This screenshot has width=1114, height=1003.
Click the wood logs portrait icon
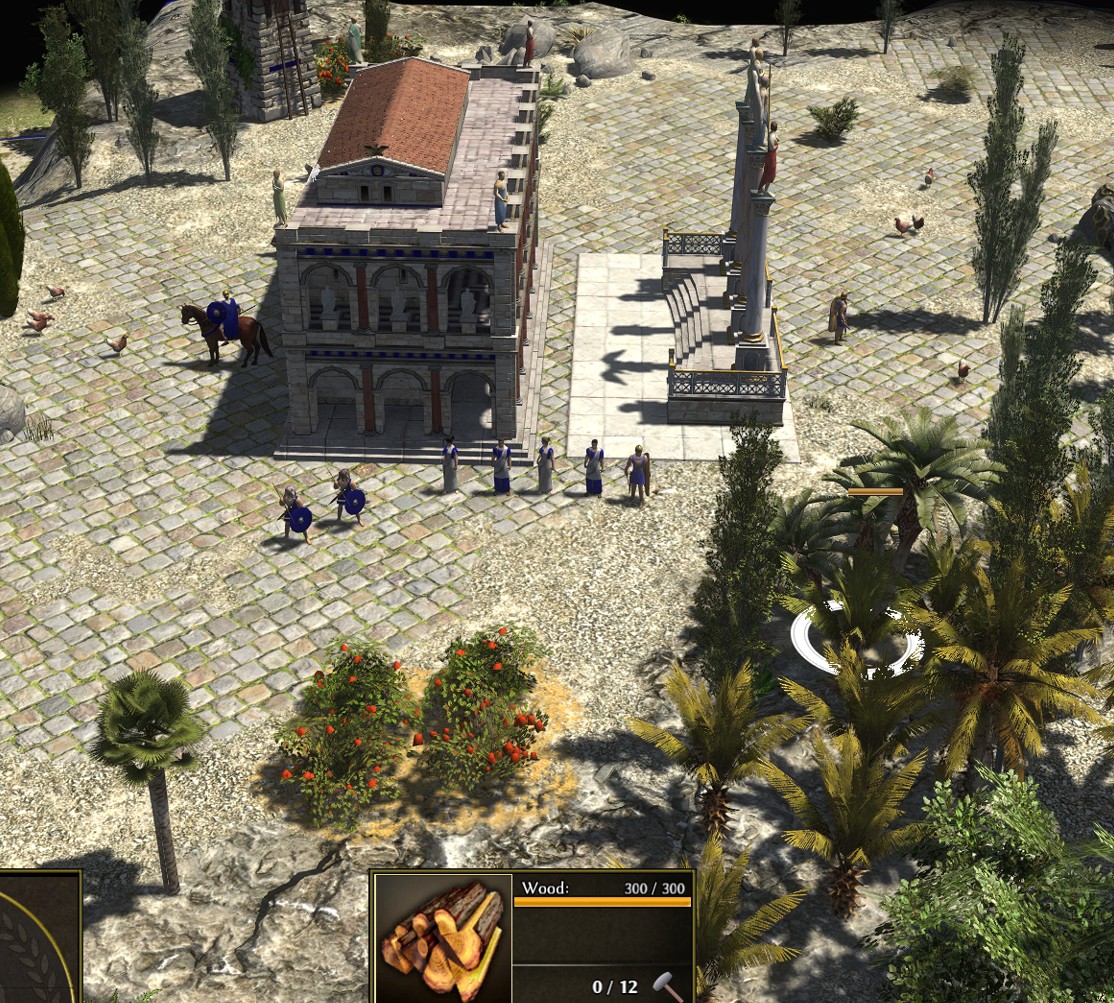pos(441,939)
